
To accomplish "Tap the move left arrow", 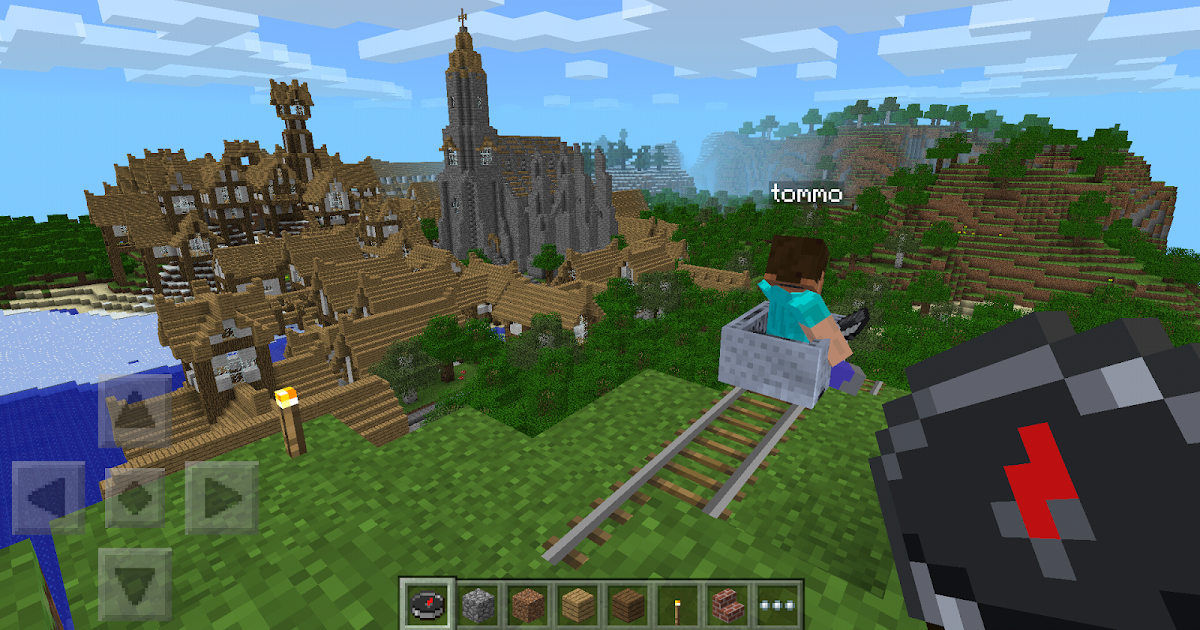I will pos(47,496).
